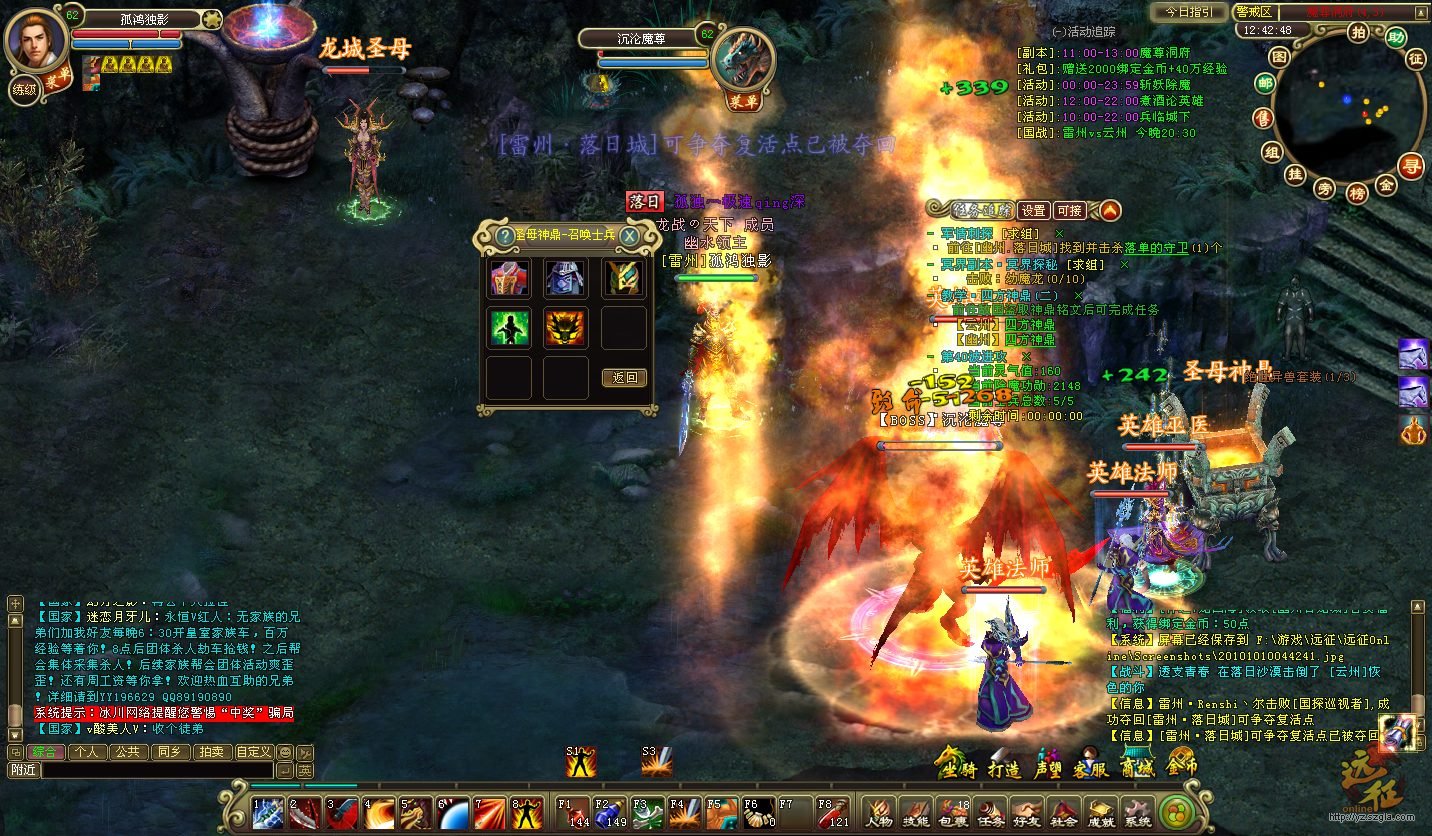The image size is (1432, 836).
Task: Open the 今日指引 daily guide
Action: tap(1188, 12)
